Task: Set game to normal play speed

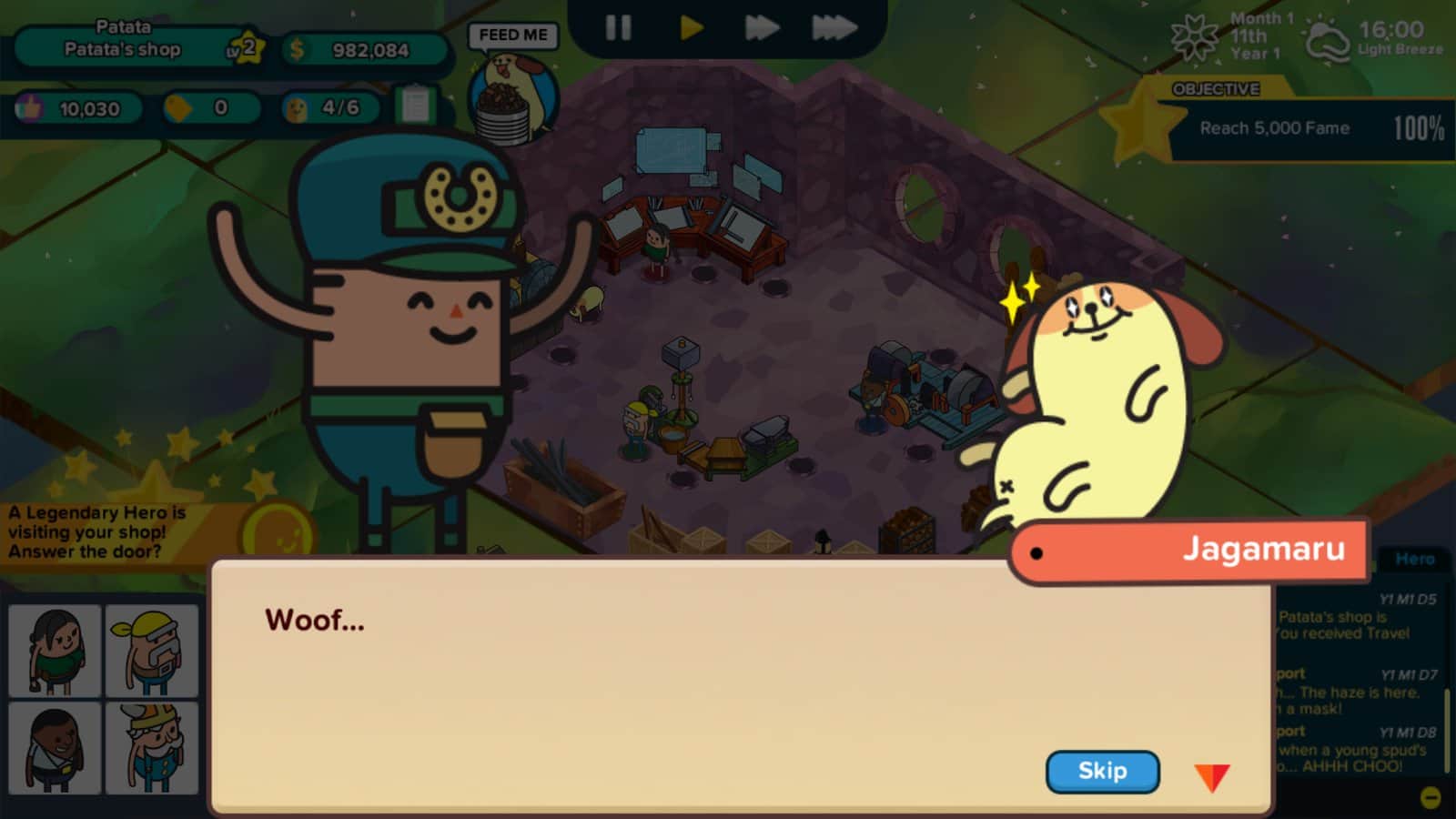Action: pyautogui.click(x=691, y=28)
